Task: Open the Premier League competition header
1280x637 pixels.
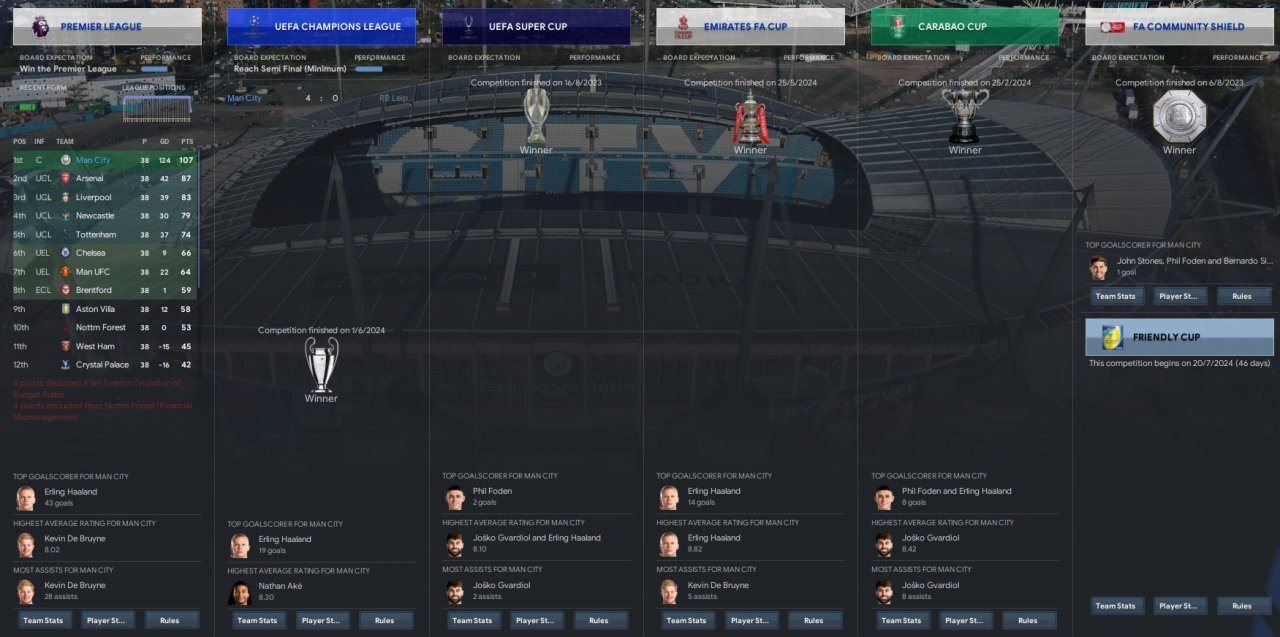Action: pyautogui.click(x=107, y=27)
